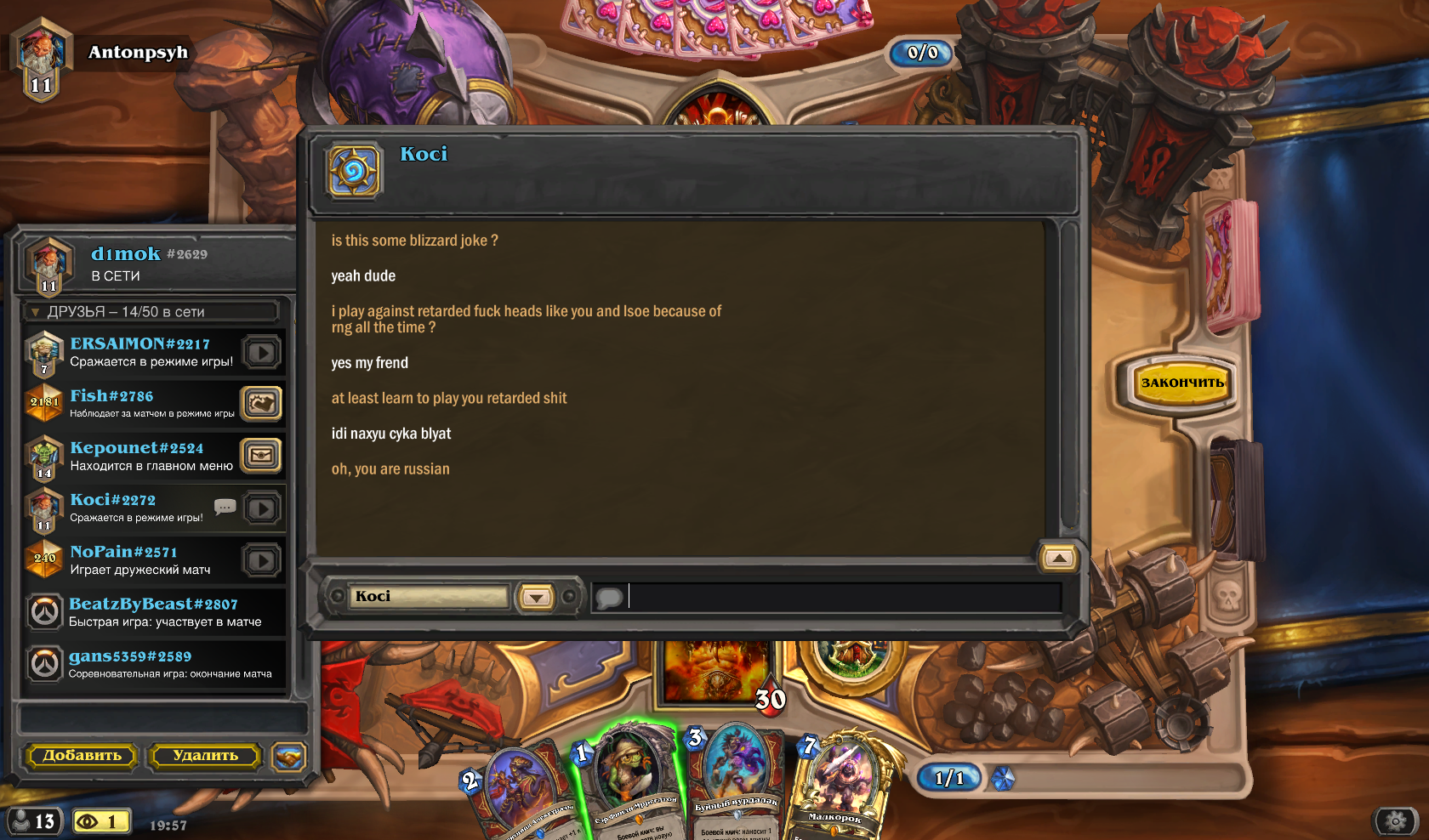
Task: Open the gear settings menu
Action: 1395,820
